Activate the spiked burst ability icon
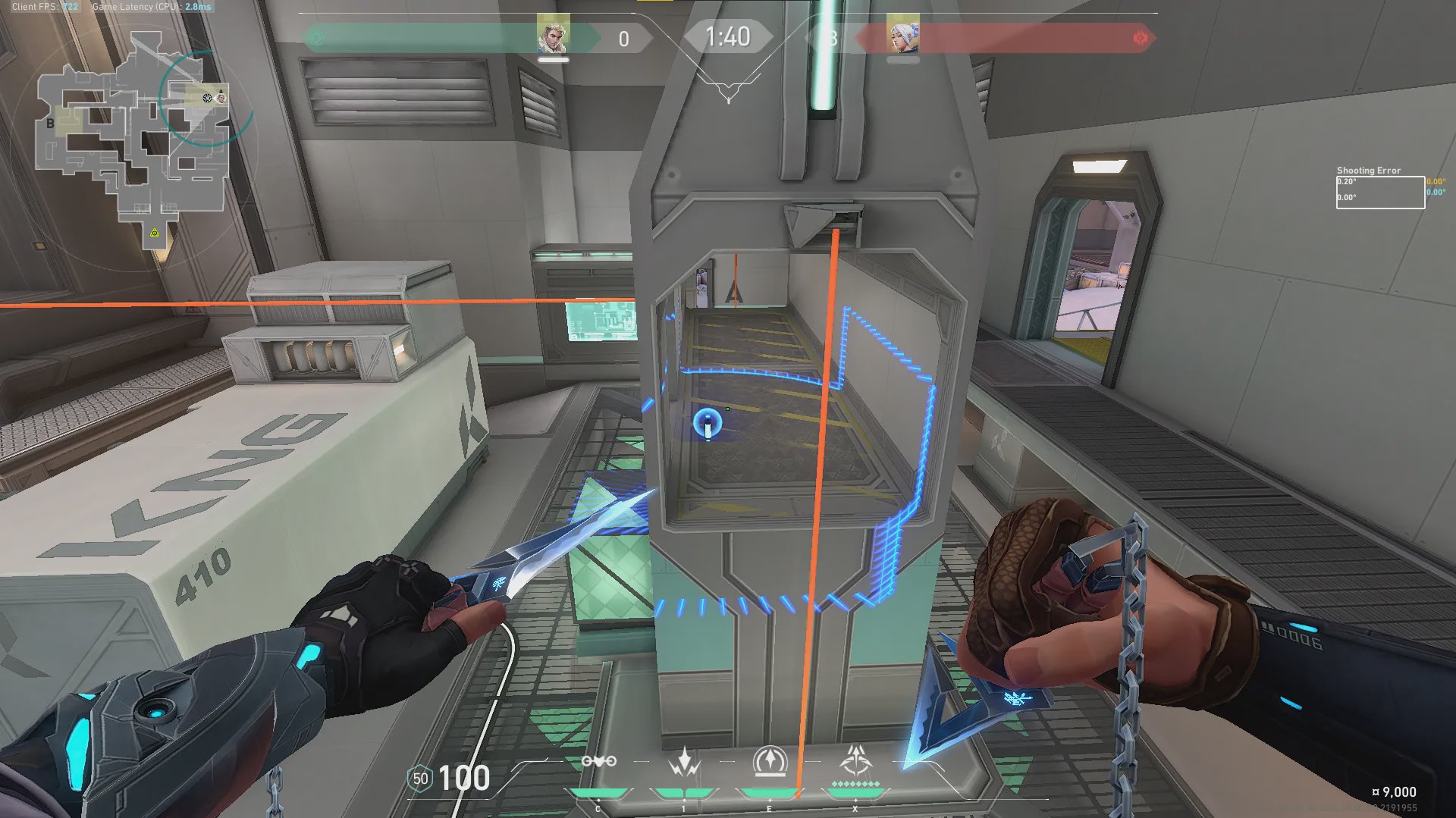This screenshot has width=1456, height=818. pos(684,761)
